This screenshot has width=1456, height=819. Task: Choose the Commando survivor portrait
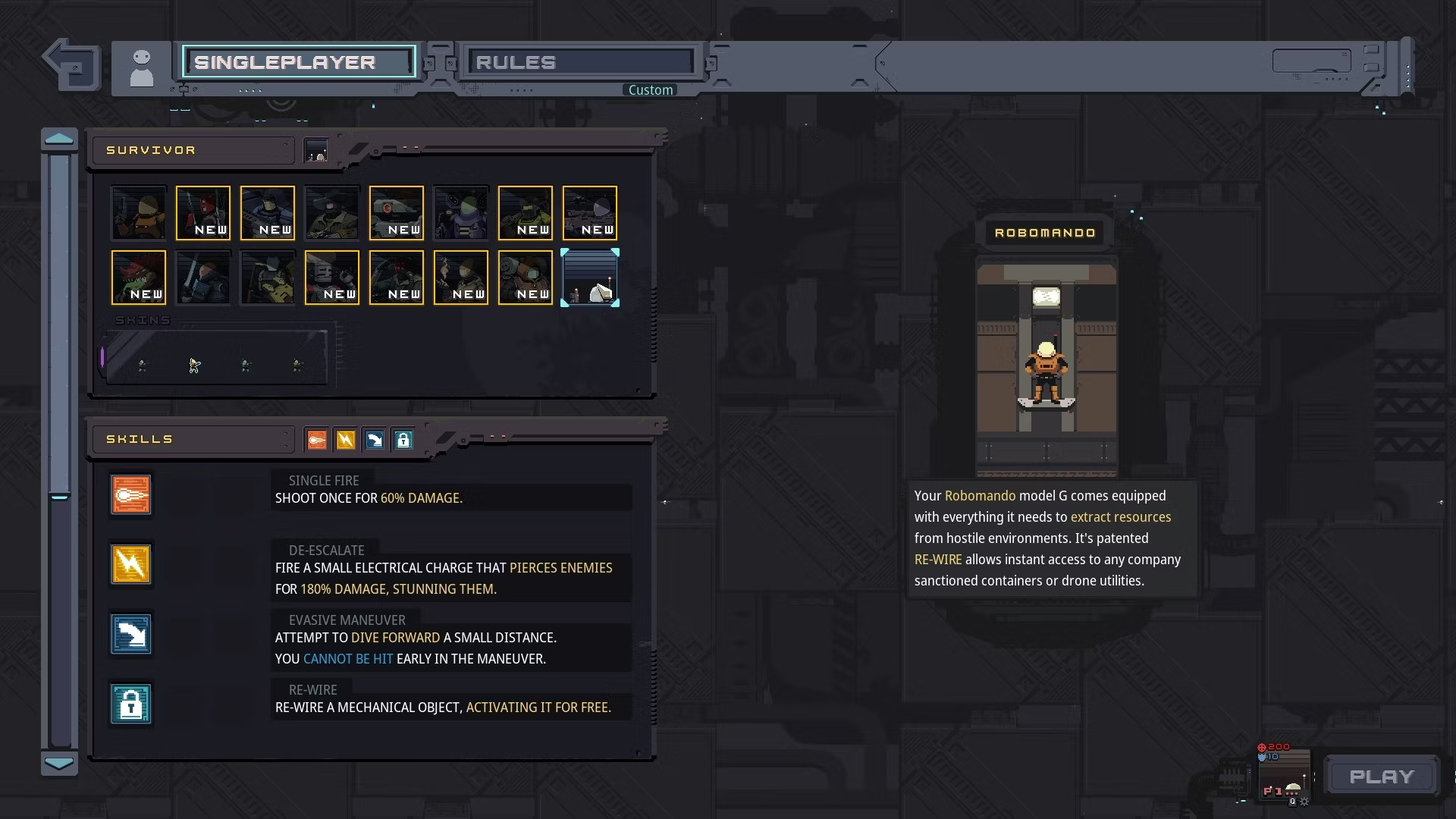point(139,213)
